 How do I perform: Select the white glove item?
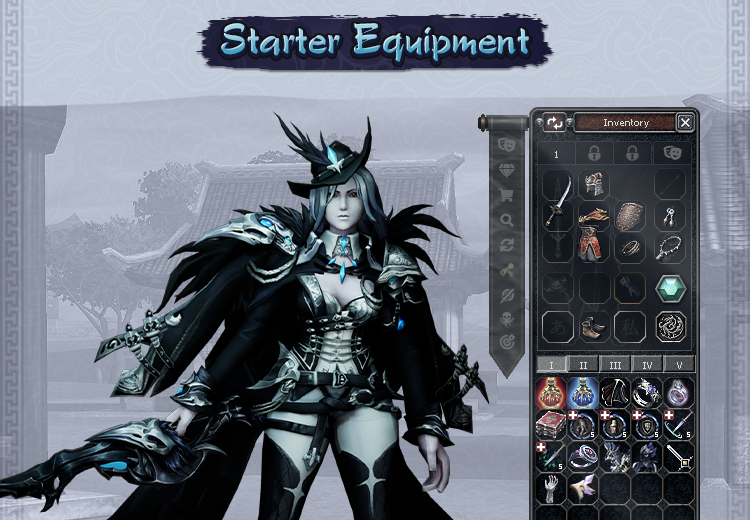[x=551, y=489]
